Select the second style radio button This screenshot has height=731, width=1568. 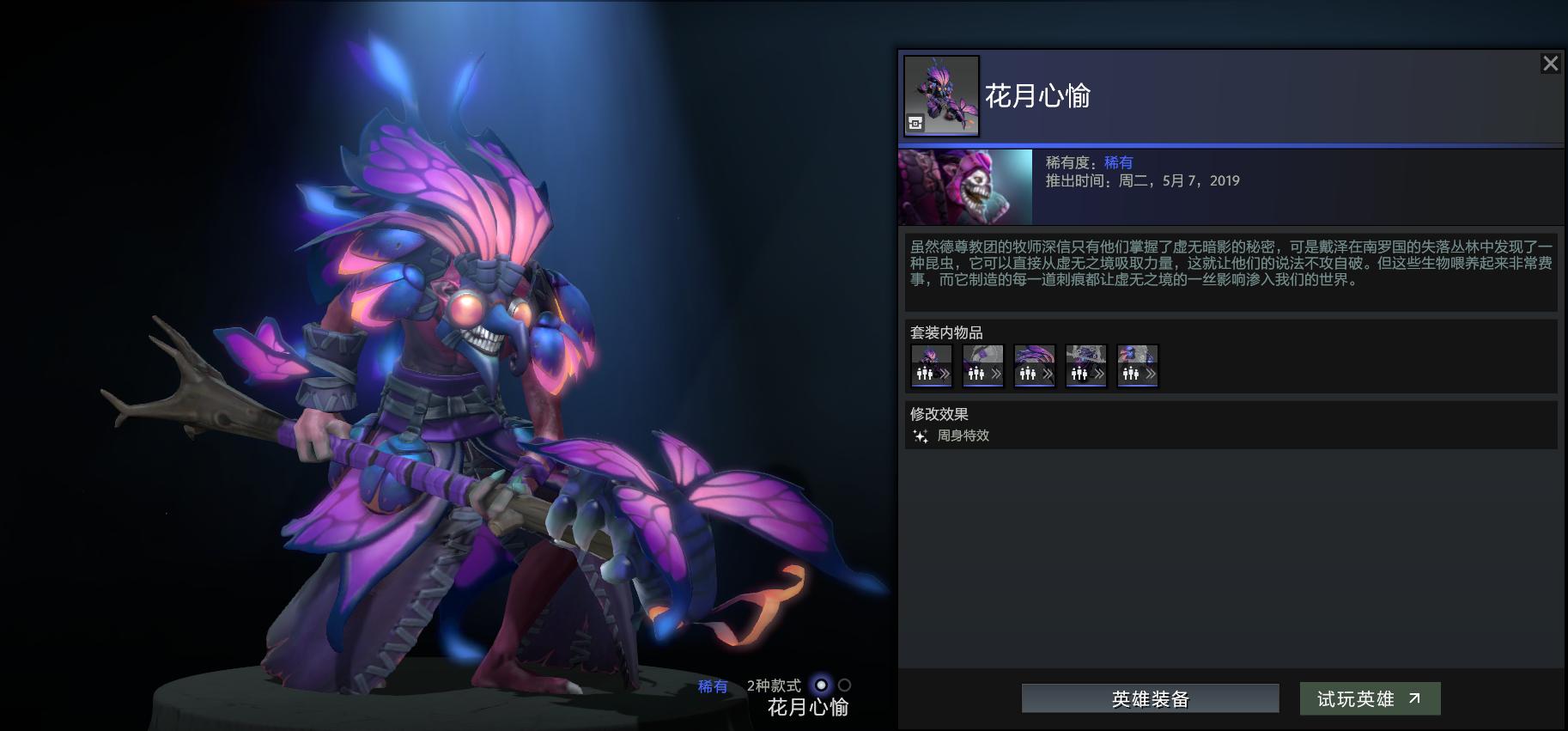click(843, 685)
